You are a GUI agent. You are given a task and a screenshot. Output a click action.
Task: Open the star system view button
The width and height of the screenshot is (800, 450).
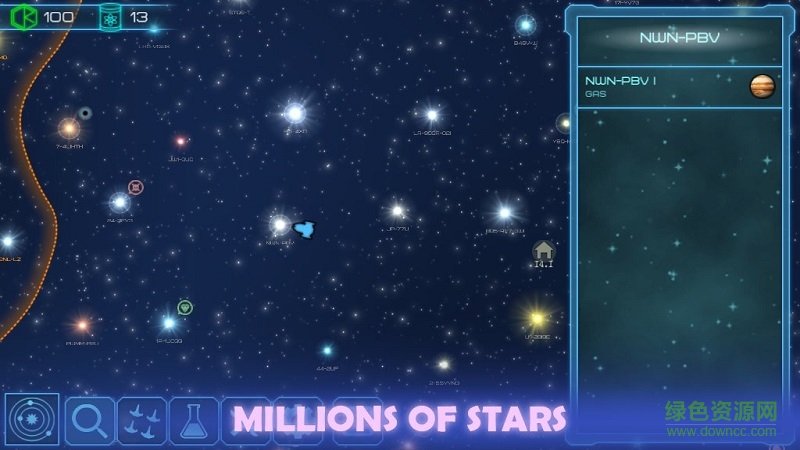(x=32, y=420)
